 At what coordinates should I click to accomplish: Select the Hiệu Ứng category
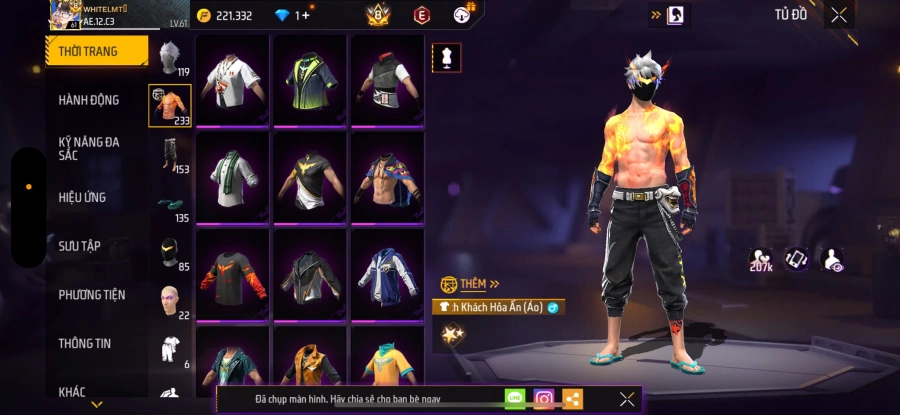point(83,197)
